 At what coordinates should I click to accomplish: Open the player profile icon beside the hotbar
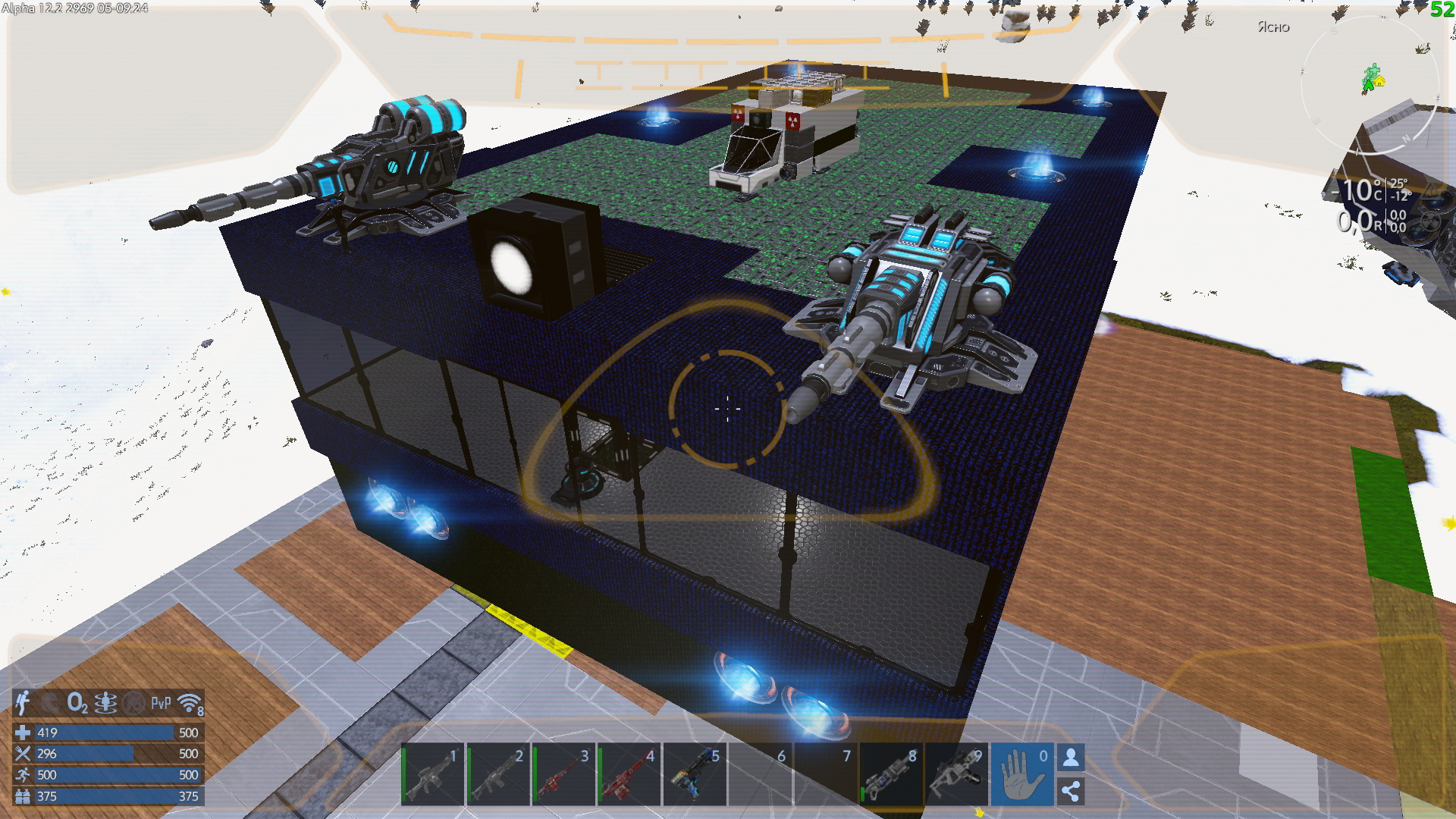1071,758
